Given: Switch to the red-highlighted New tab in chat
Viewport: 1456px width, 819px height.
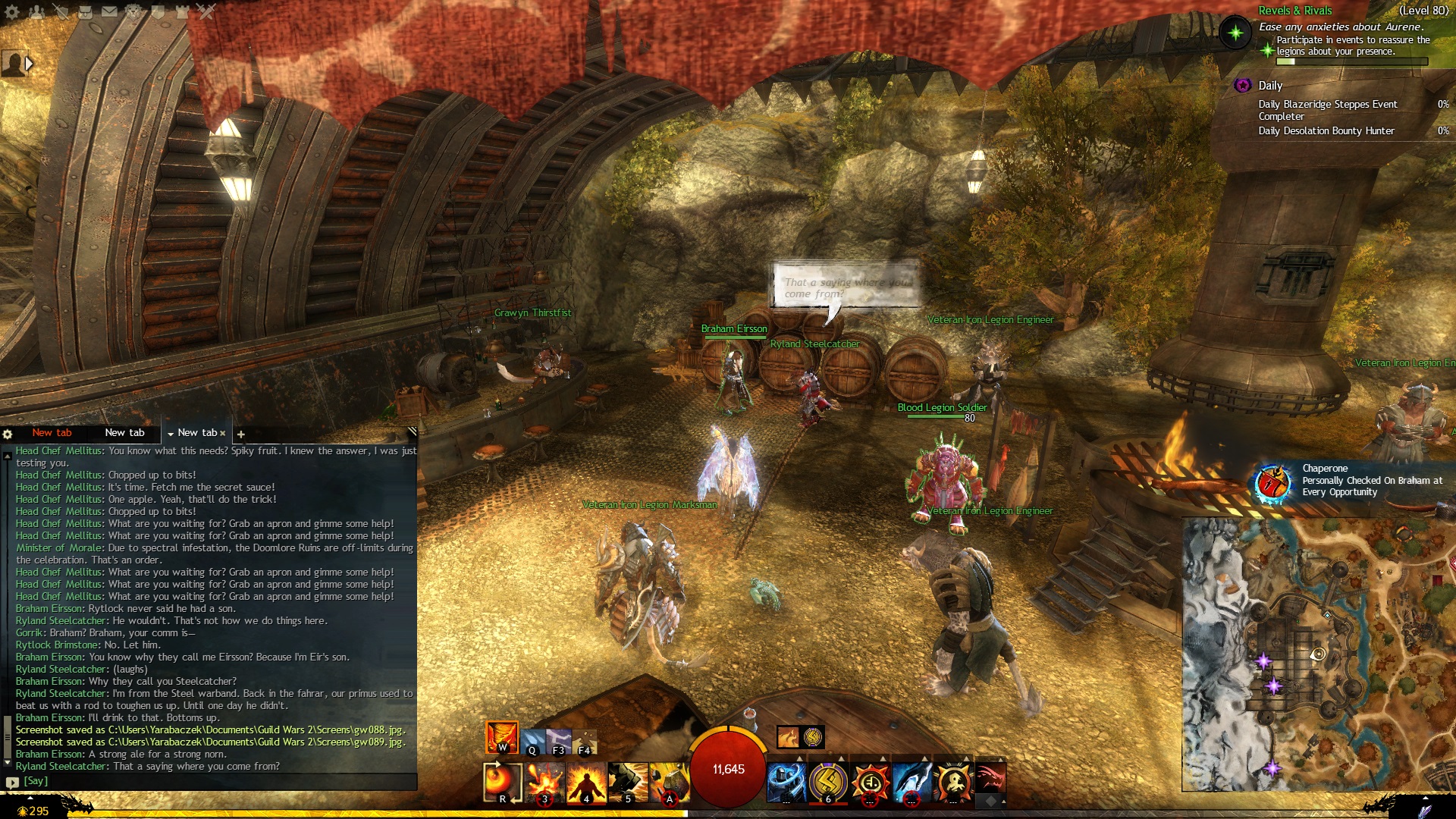Looking at the screenshot, I should [52, 433].
